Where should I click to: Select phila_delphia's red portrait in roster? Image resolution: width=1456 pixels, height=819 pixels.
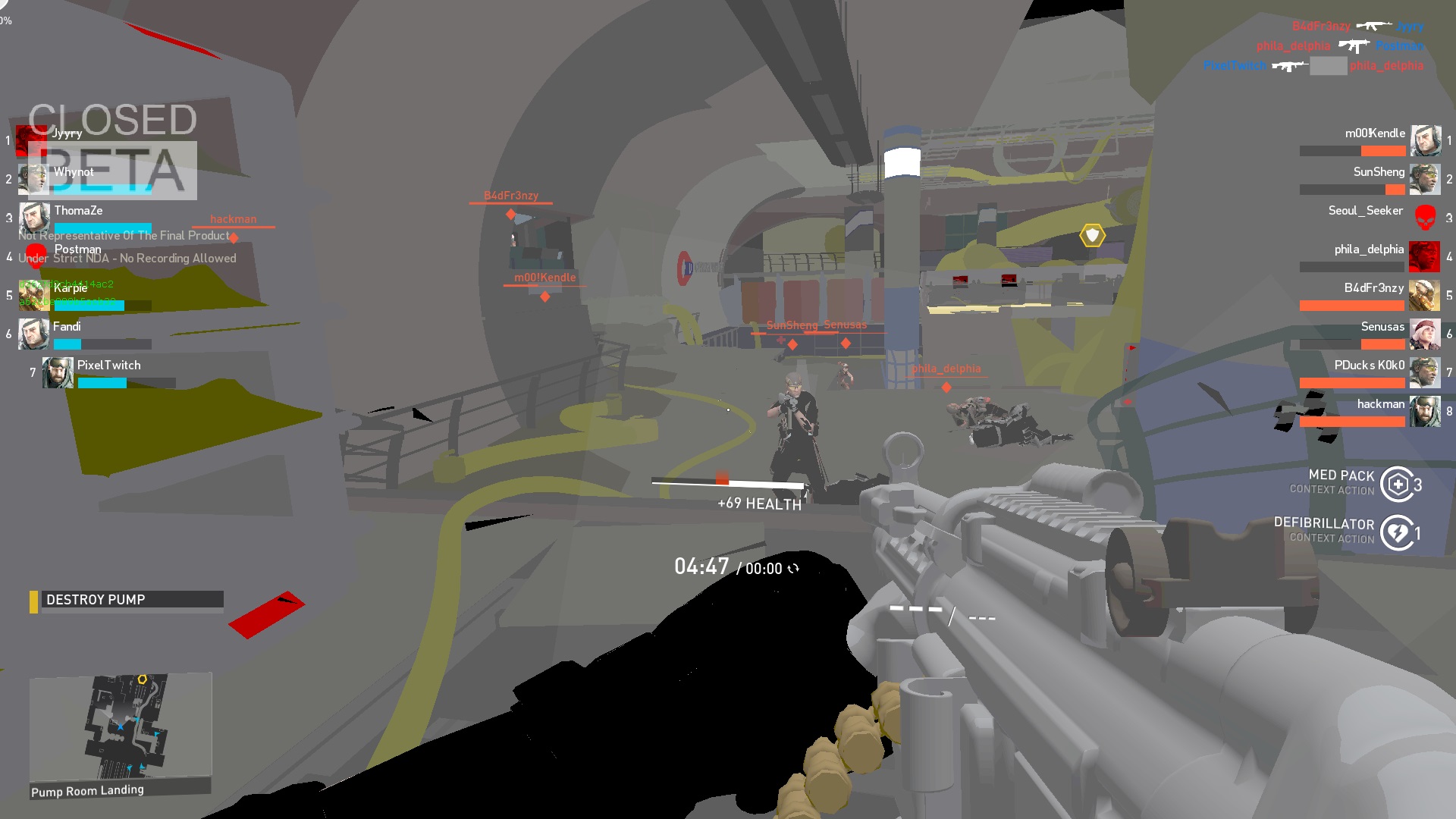(1424, 256)
